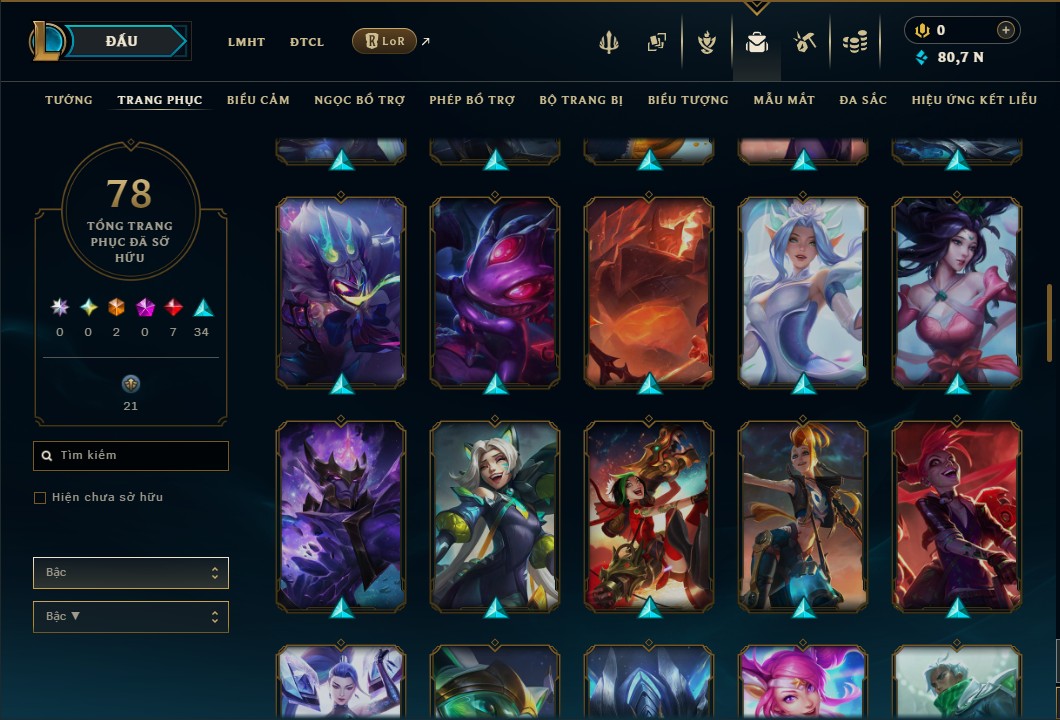Open the hammer crafting icon
This screenshot has width=1060, height=720.
(805, 42)
